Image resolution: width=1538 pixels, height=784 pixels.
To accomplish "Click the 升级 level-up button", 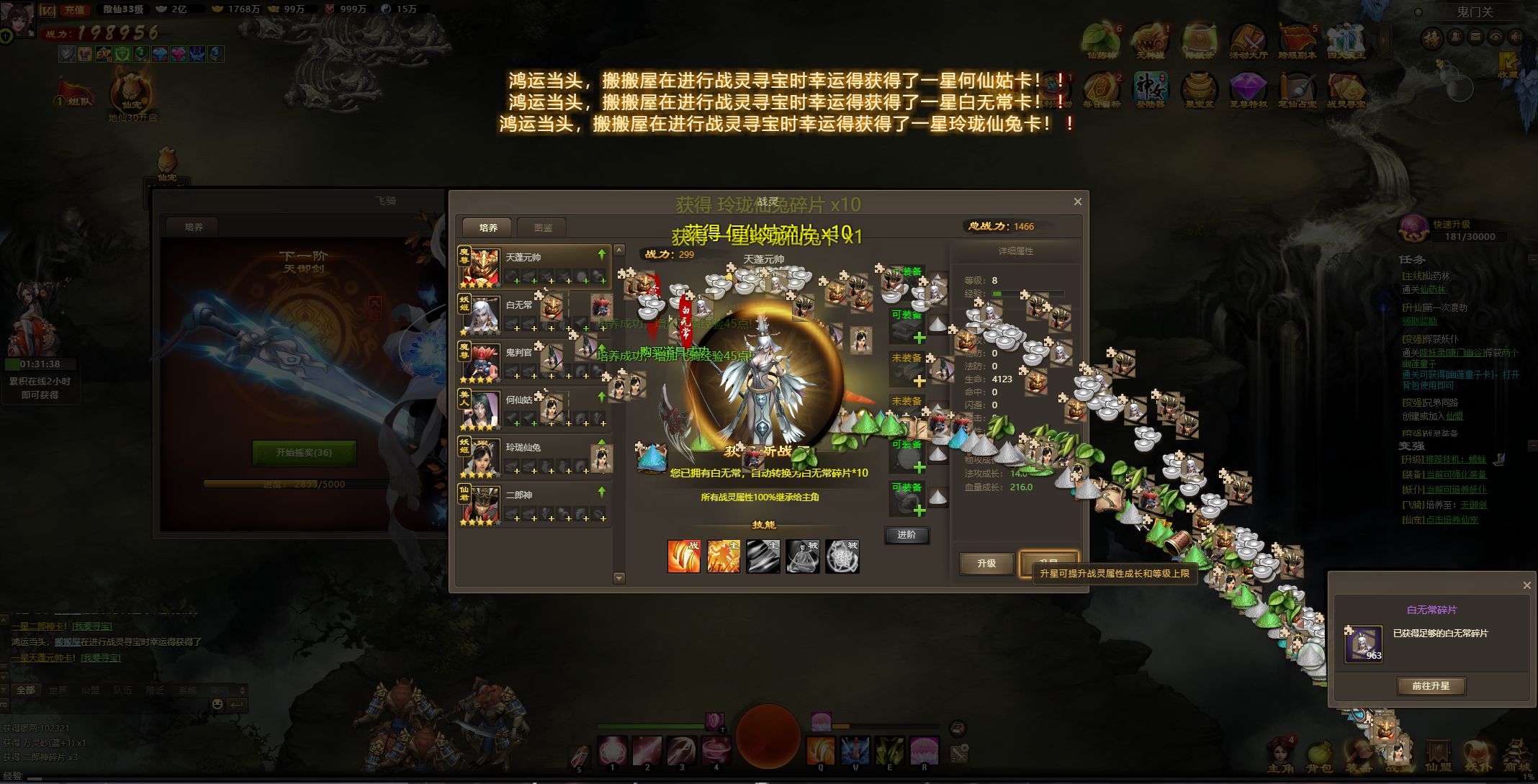I will (x=986, y=564).
